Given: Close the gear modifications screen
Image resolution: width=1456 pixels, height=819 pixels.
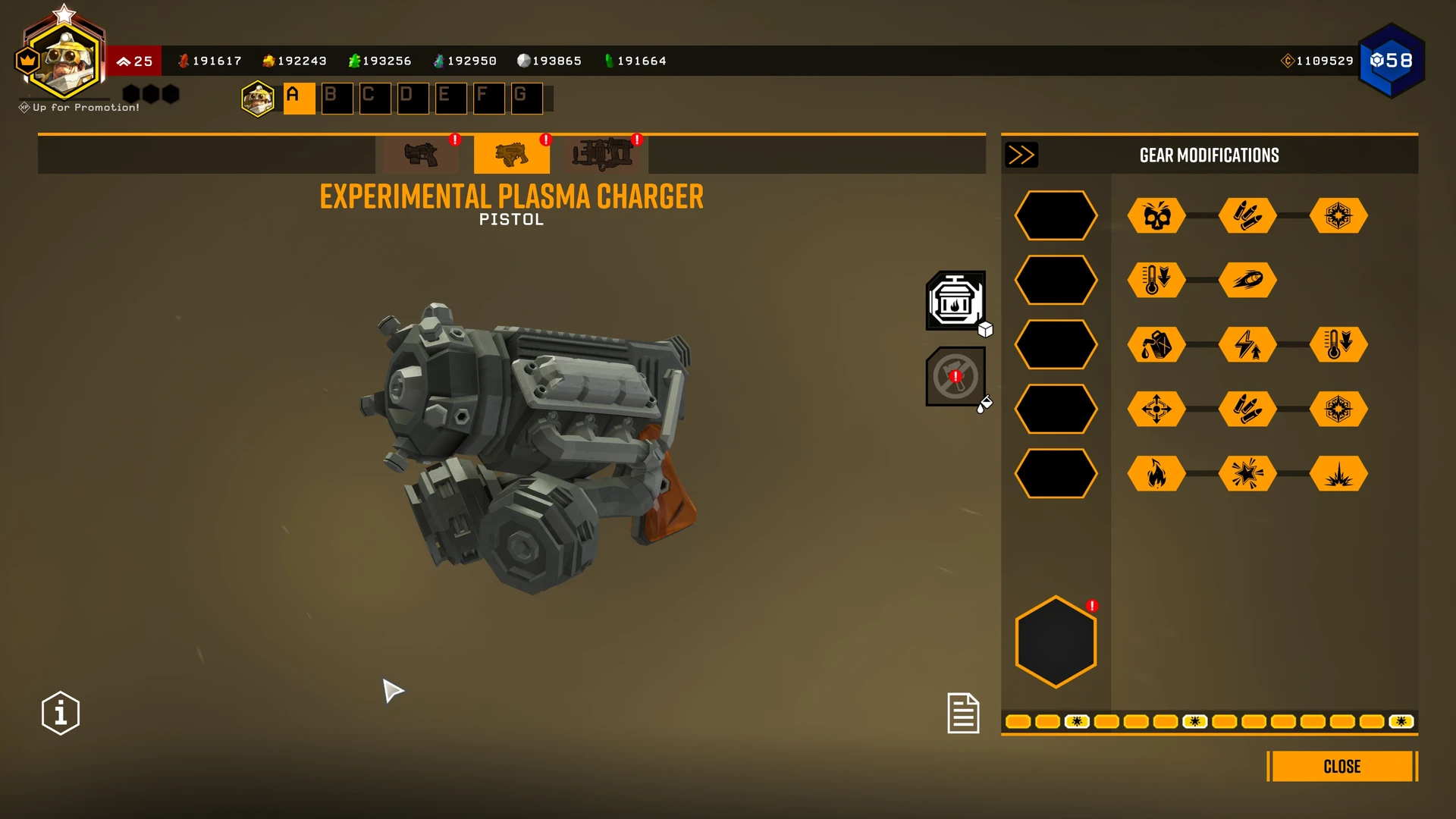Looking at the screenshot, I should [1341, 766].
